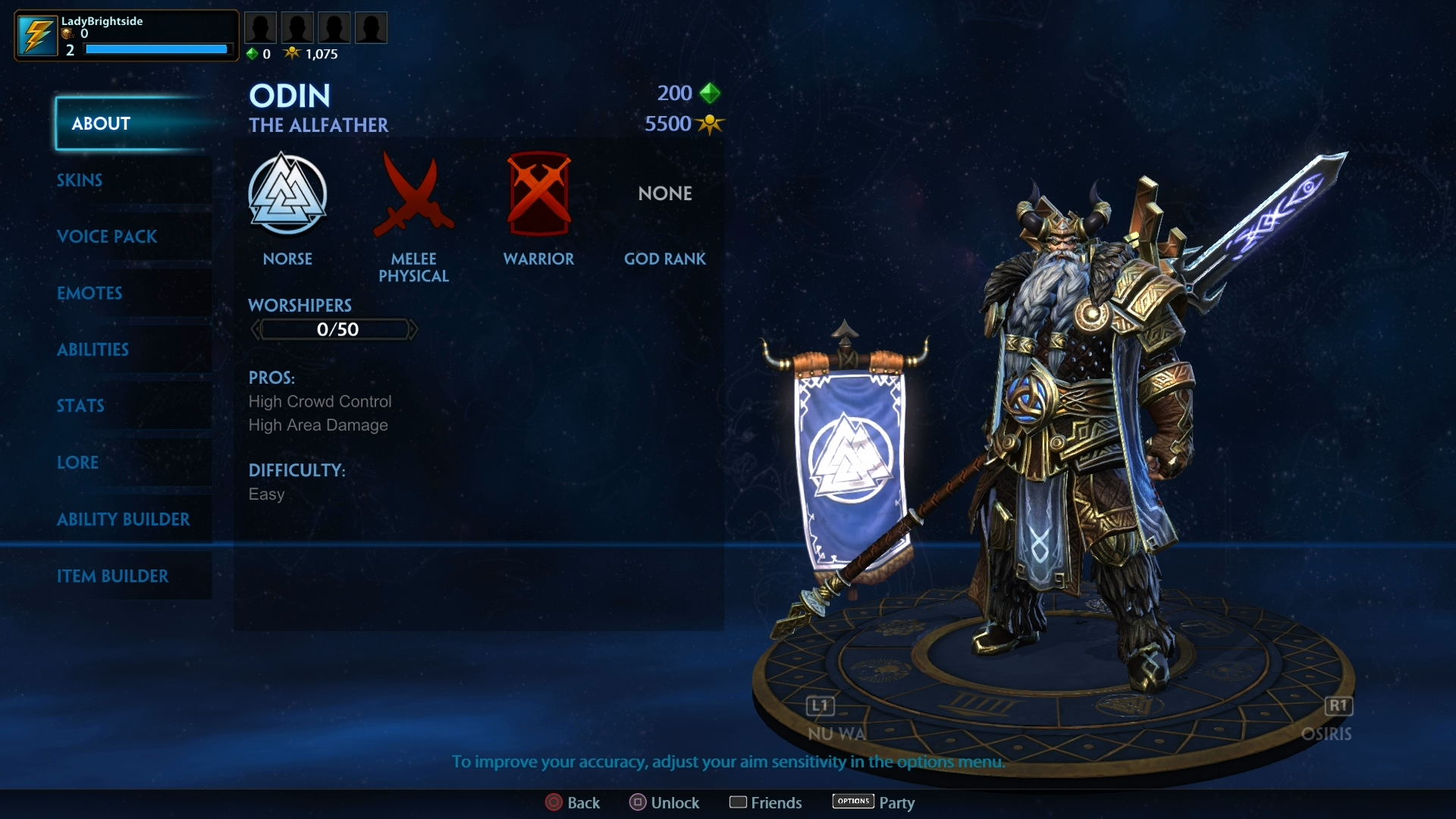1456x819 pixels.
Task: Select the Norse pantheon valknut icon
Action: 288,195
